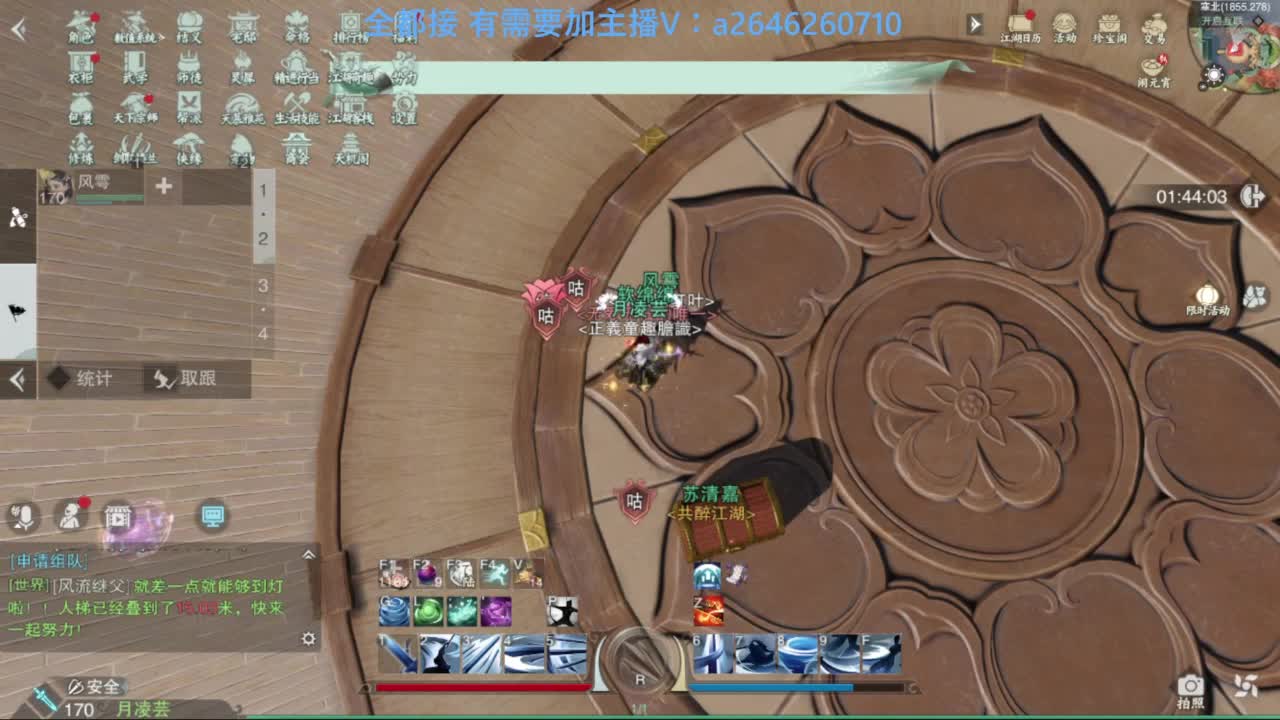This screenshot has width=1280, height=720.
Task: Expand right-side icons with the arrow chevron
Action: click(974, 23)
